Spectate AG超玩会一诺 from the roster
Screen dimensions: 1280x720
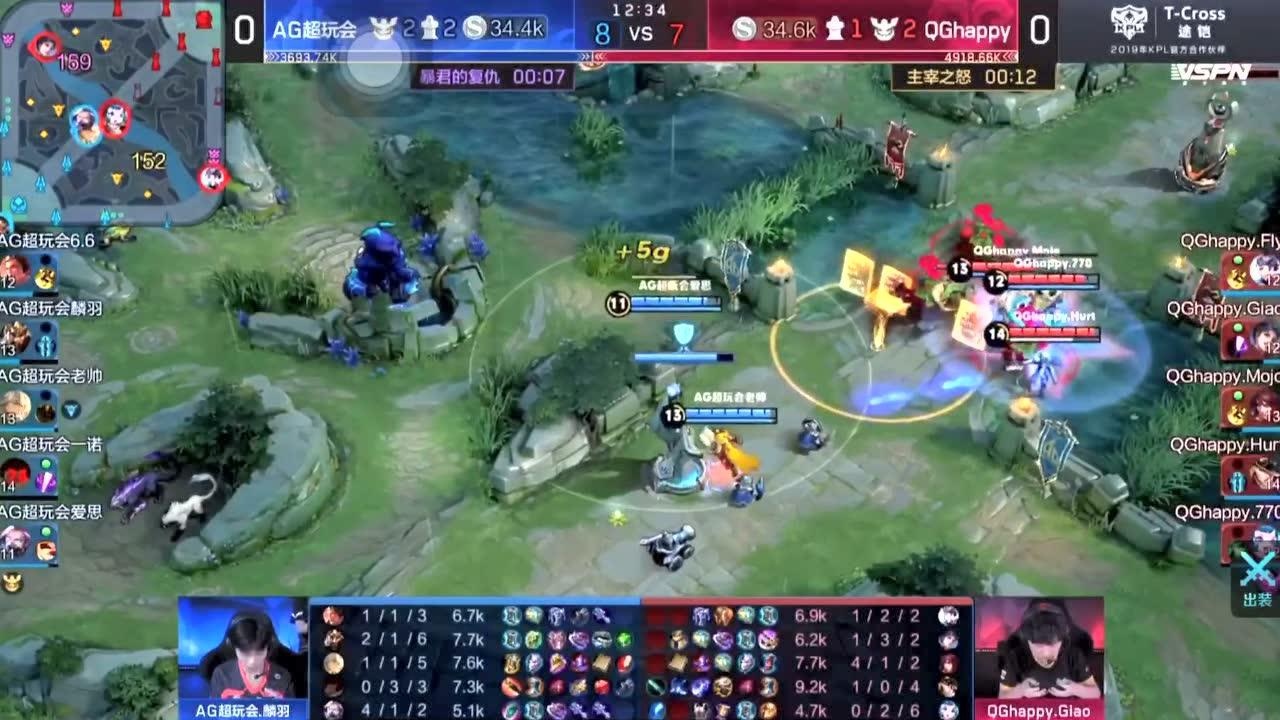[16, 473]
